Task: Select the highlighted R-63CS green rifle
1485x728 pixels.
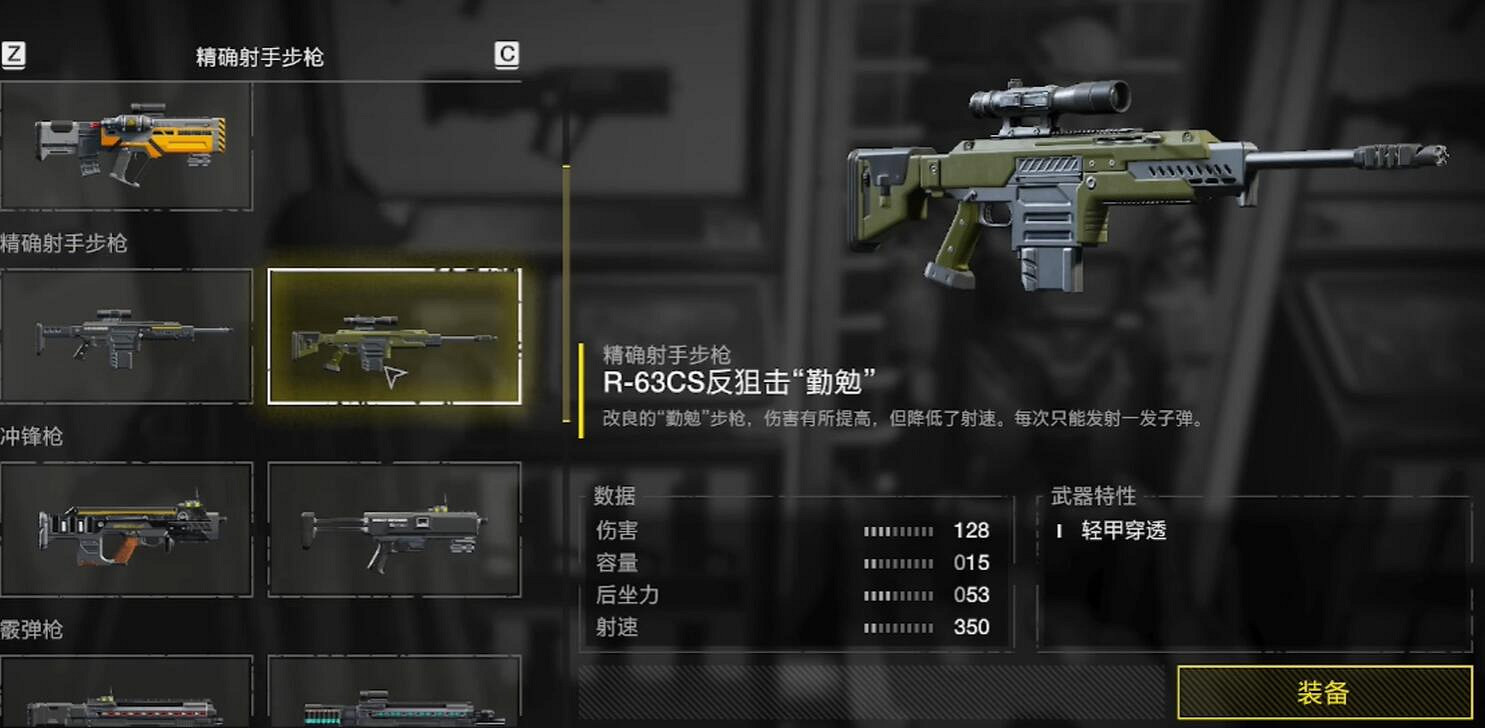Action: 394,337
